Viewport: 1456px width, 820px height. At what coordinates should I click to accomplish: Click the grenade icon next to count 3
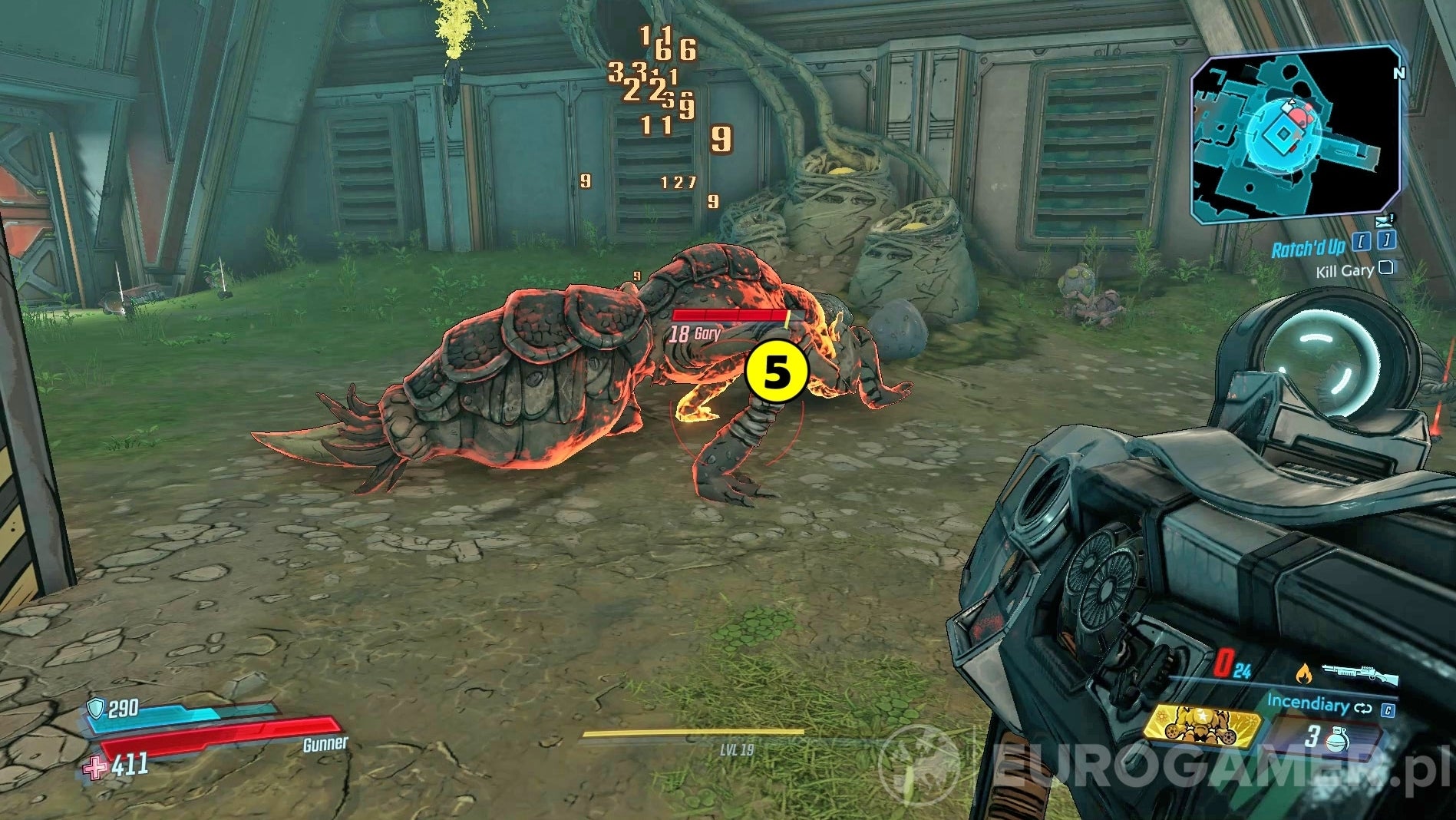click(1337, 739)
